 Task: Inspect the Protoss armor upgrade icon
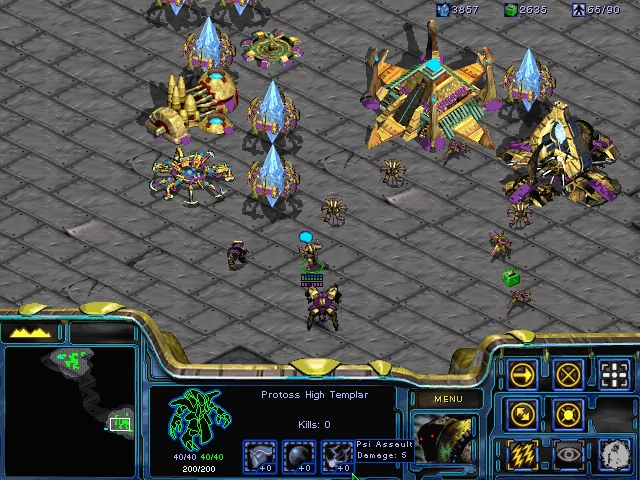pyautogui.click(x=260, y=455)
